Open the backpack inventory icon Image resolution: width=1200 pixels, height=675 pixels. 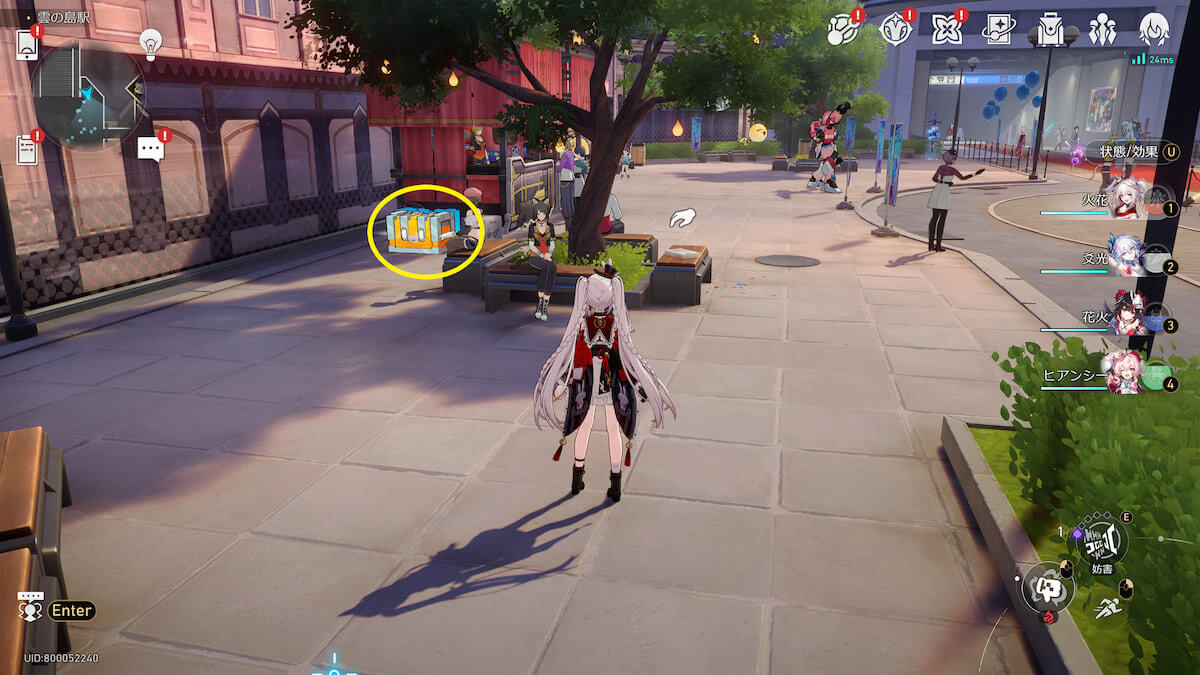[x=1050, y=30]
